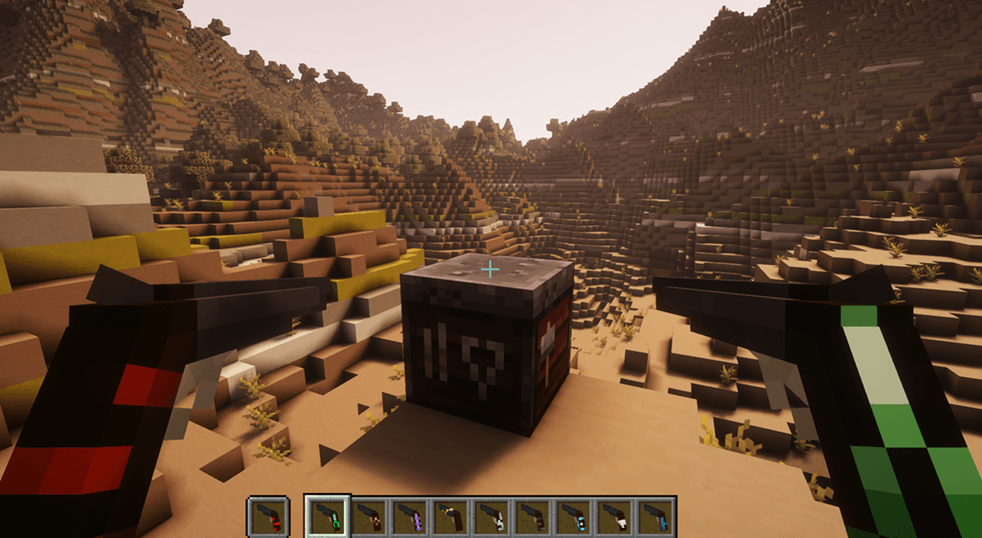
Task: Switch to the silver-grey grip pistol slot
Action: (x=492, y=516)
